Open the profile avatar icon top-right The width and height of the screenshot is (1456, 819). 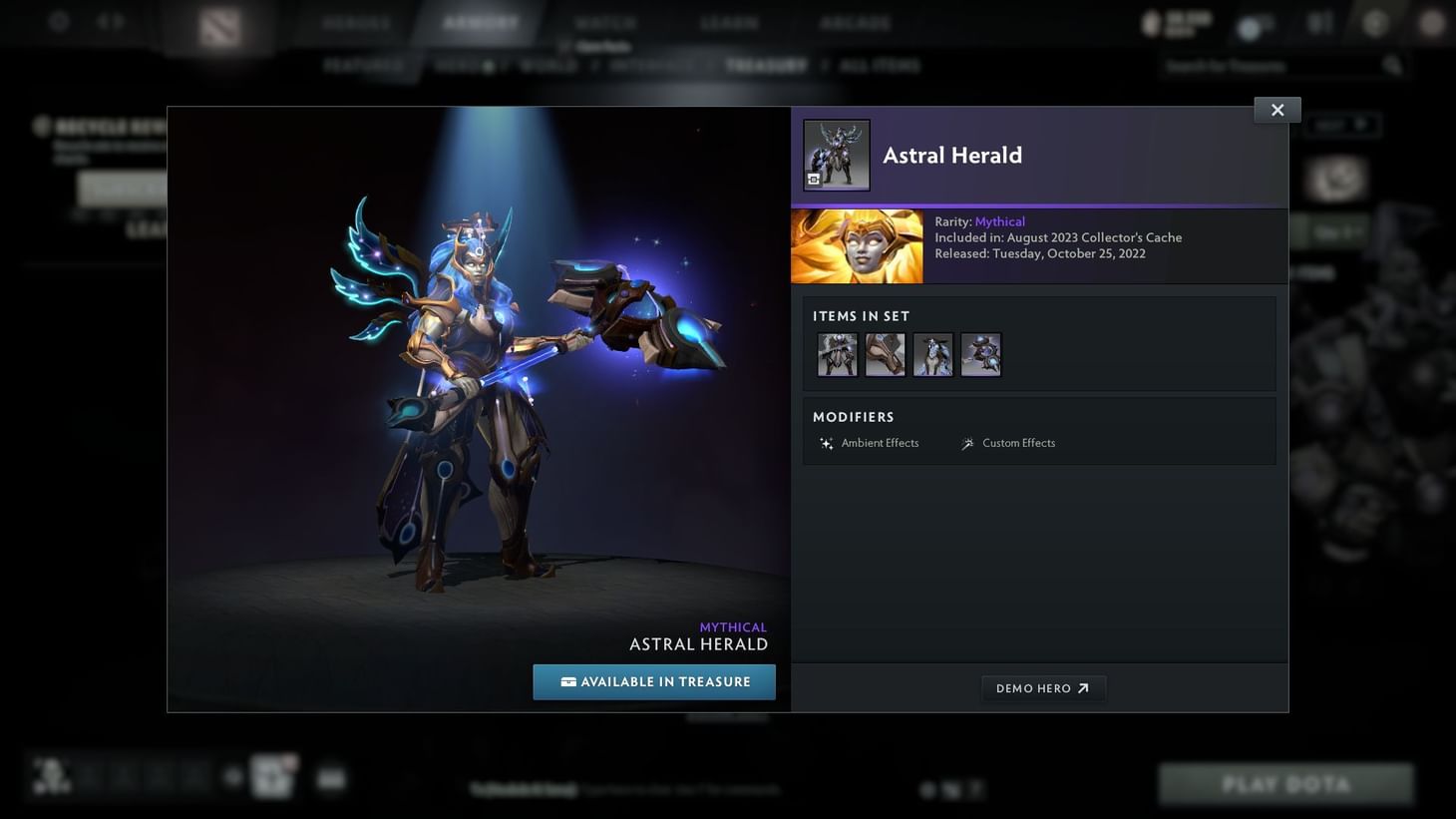click(1373, 21)
